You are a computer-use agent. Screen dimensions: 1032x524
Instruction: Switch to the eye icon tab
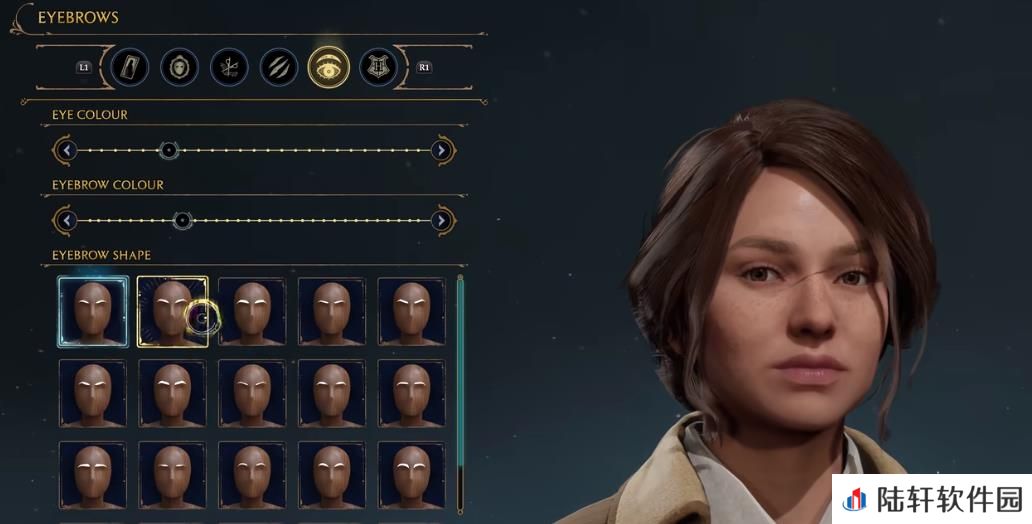point(328,67)
